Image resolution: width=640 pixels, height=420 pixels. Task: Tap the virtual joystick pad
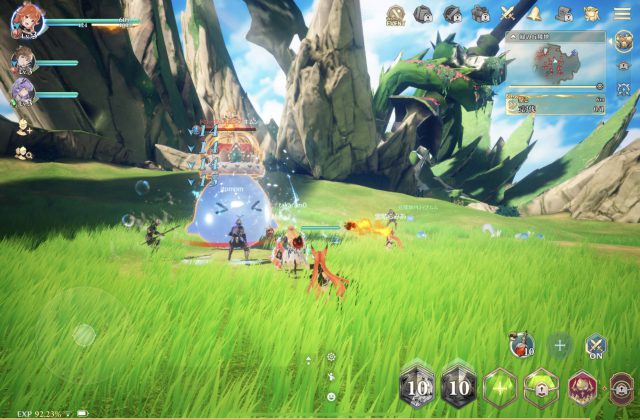click(84, 335)
